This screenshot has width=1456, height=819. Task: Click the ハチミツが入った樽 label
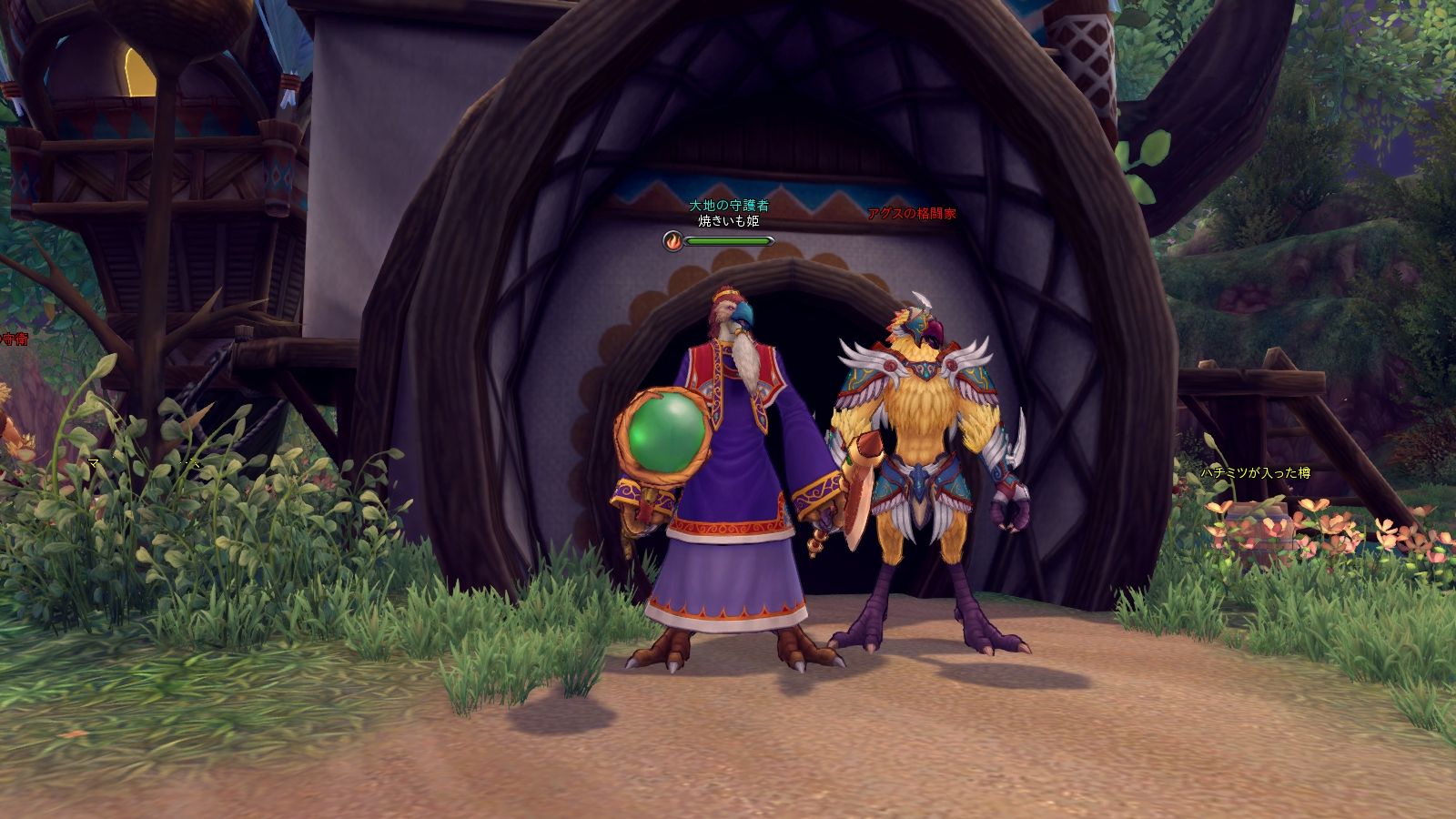pos(1255,473)
